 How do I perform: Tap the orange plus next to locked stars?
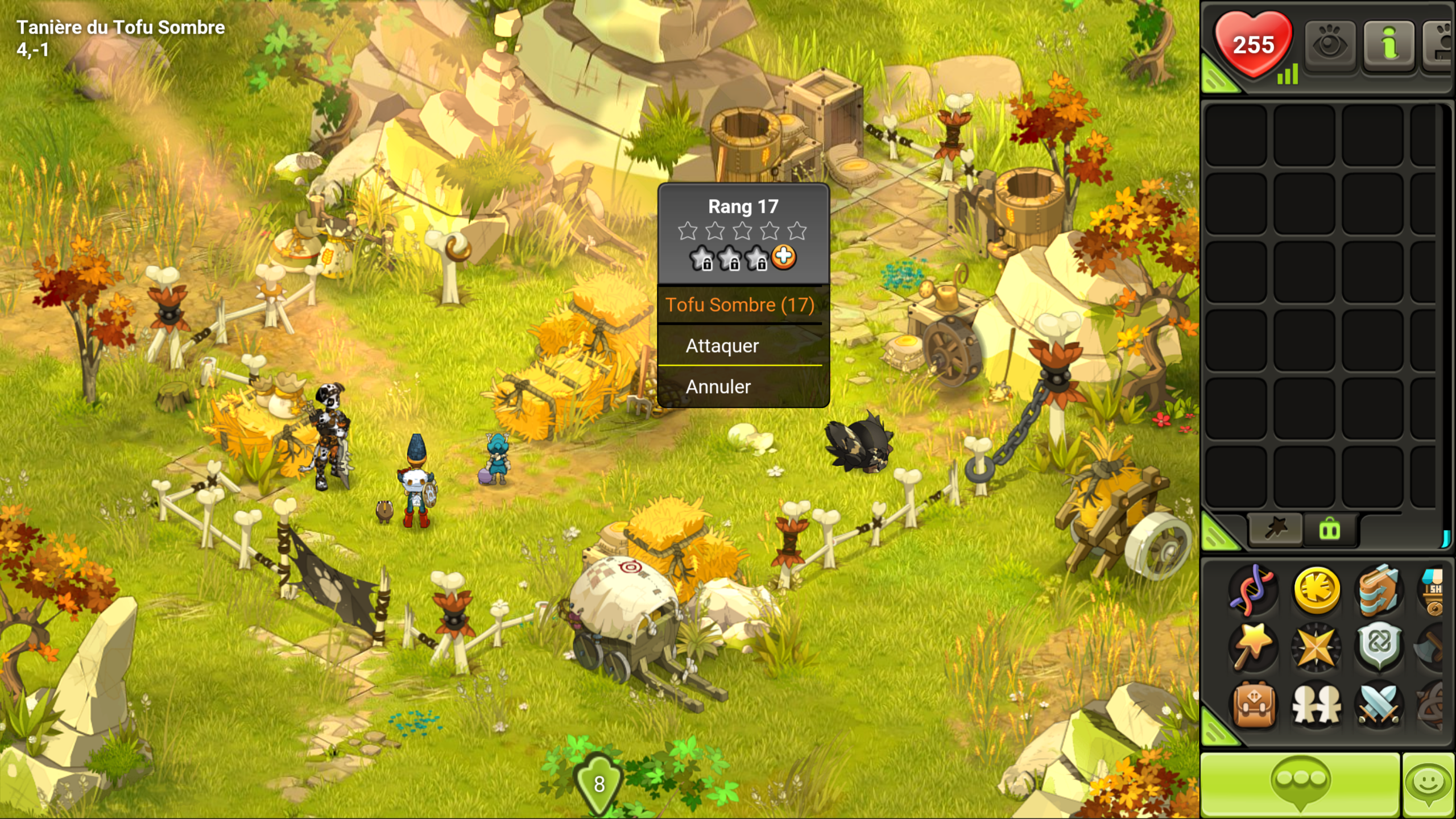coord(784,257)
